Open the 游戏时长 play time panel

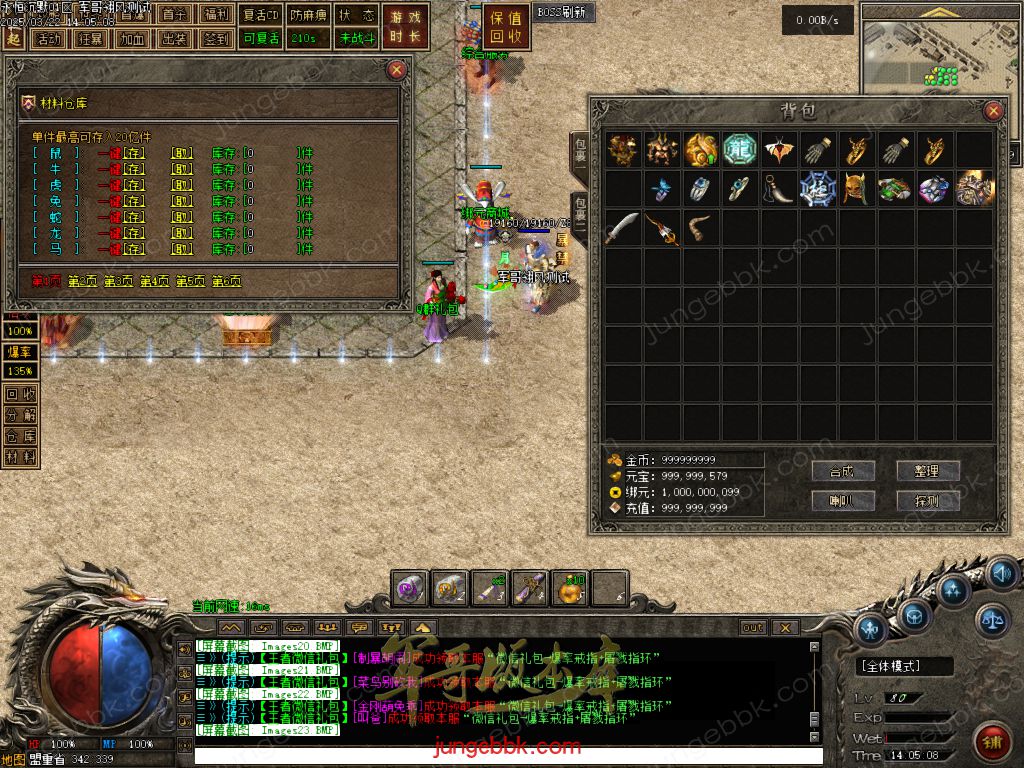(x=406, y=27)
